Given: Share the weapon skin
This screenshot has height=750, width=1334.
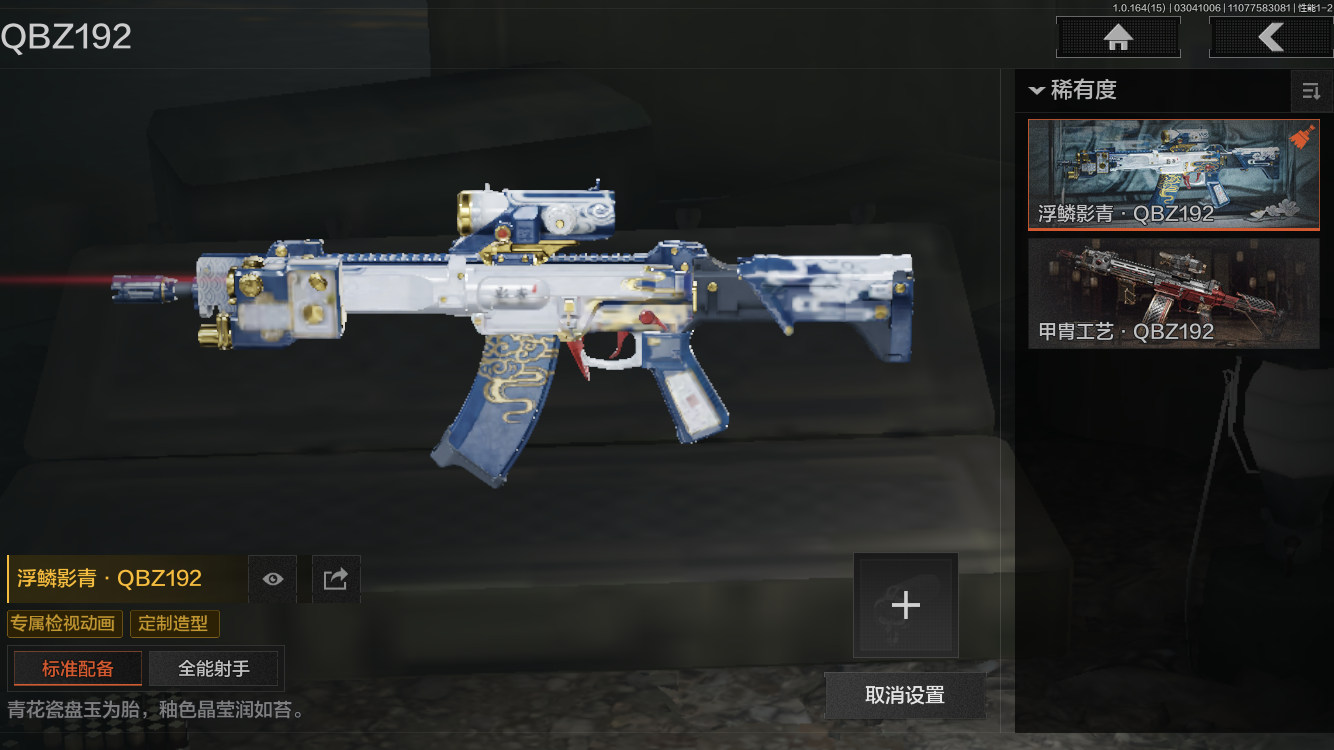Looking at the screenshot, I should (x=336, y=579).
